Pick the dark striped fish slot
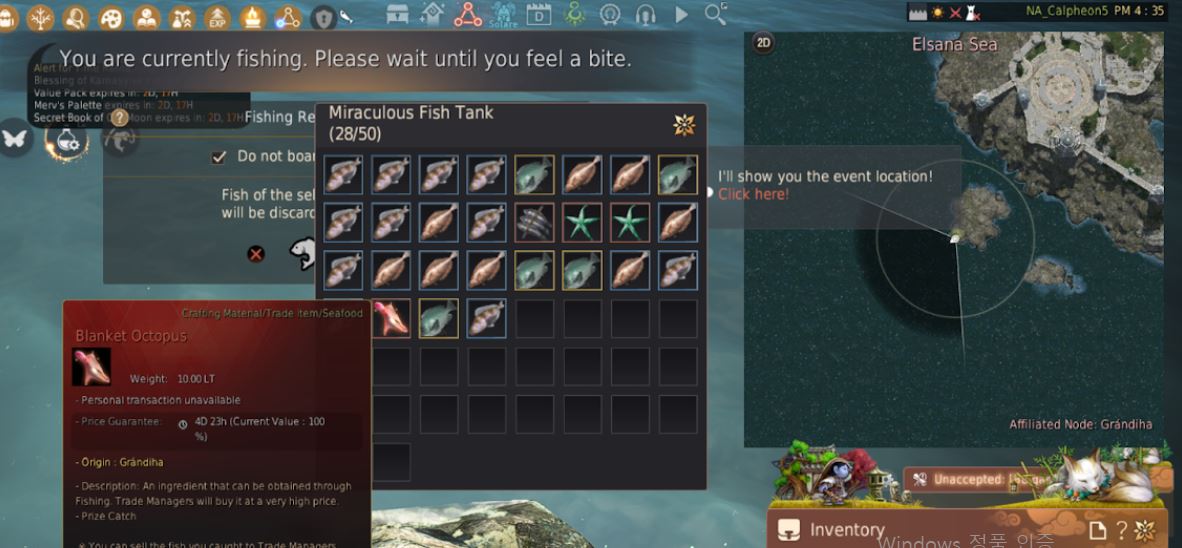This screenshot has height=548, width=1182. pyautogui.click(x=534, y=222)
